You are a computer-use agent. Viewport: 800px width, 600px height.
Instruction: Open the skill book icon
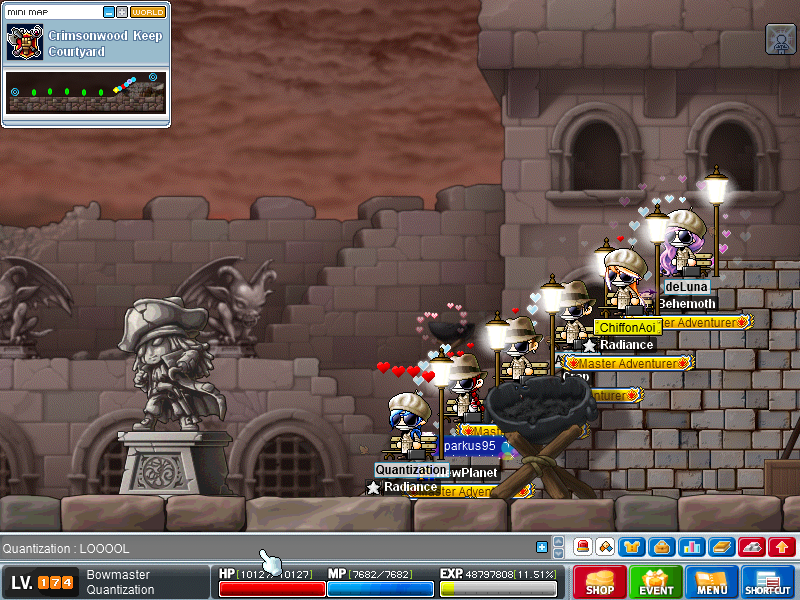click(722, 547)
